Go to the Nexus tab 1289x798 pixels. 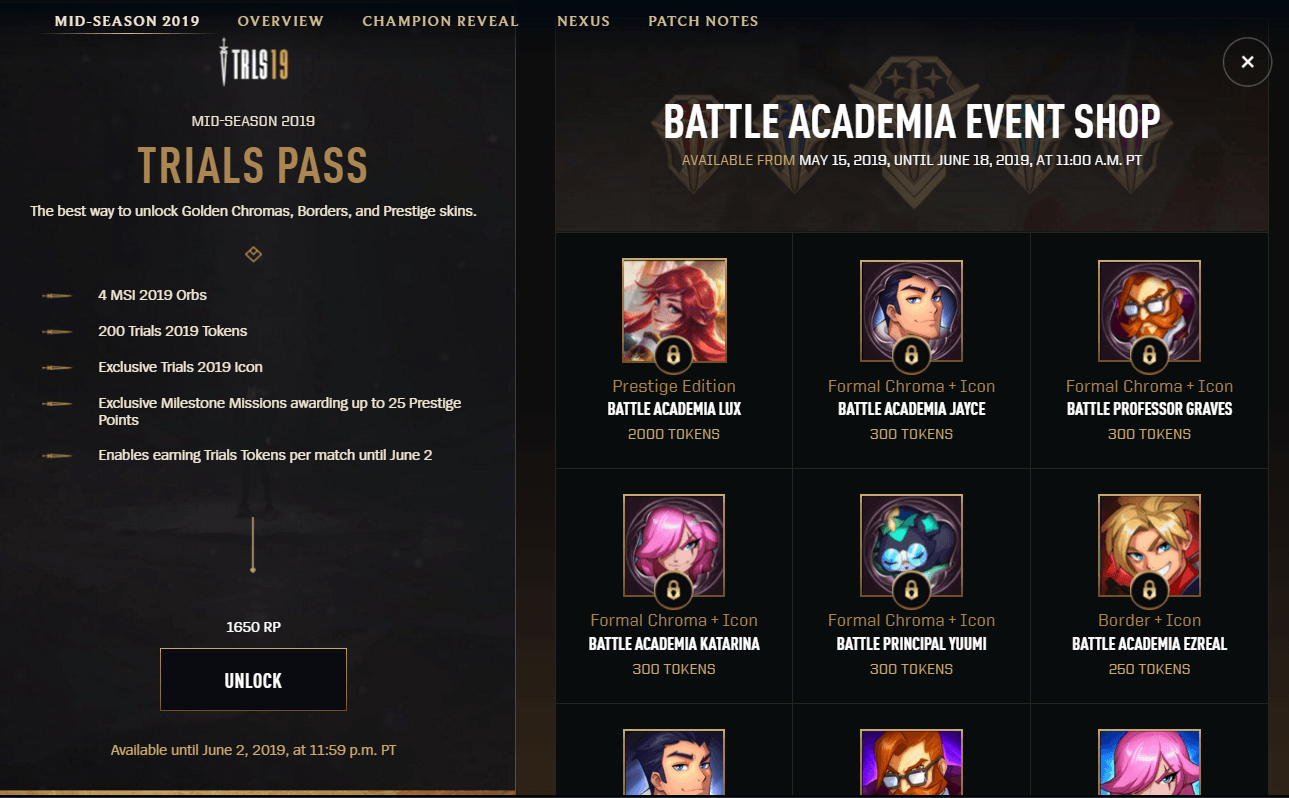tap(583, 21)
